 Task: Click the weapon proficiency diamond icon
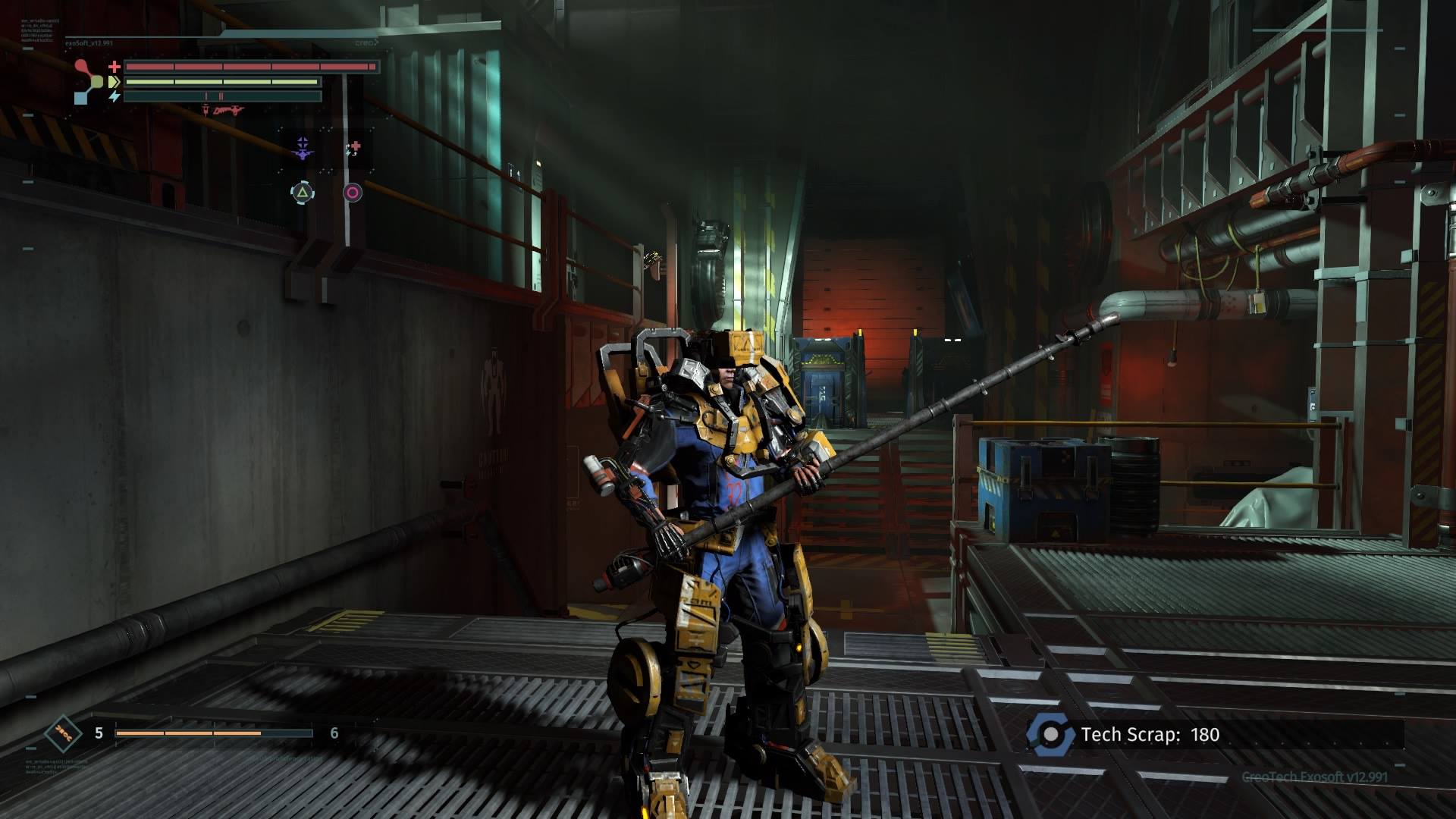(63, 733)
